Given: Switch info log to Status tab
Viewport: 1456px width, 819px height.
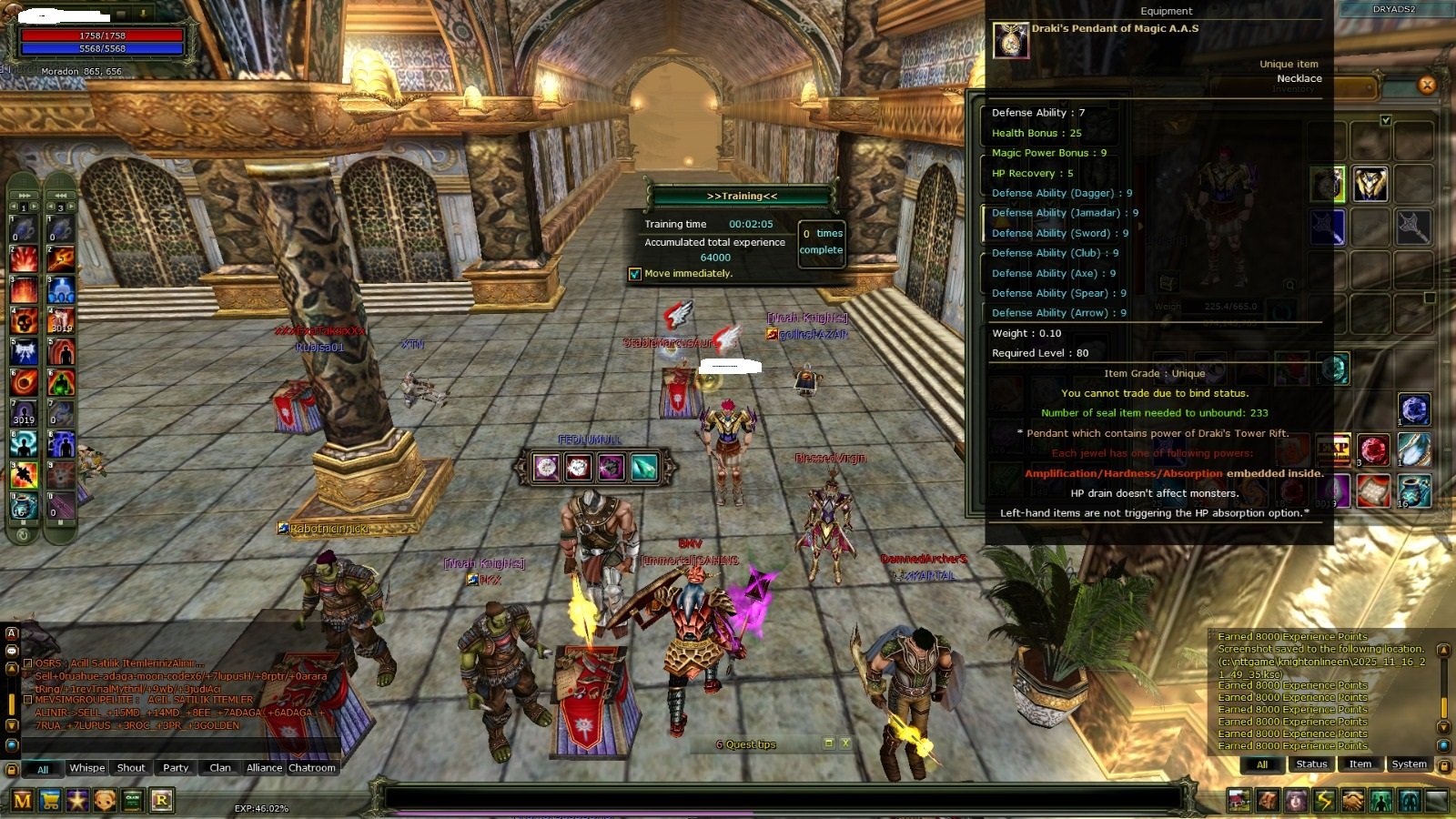Looking at the screenshot, I should (x=1311, y=764).
